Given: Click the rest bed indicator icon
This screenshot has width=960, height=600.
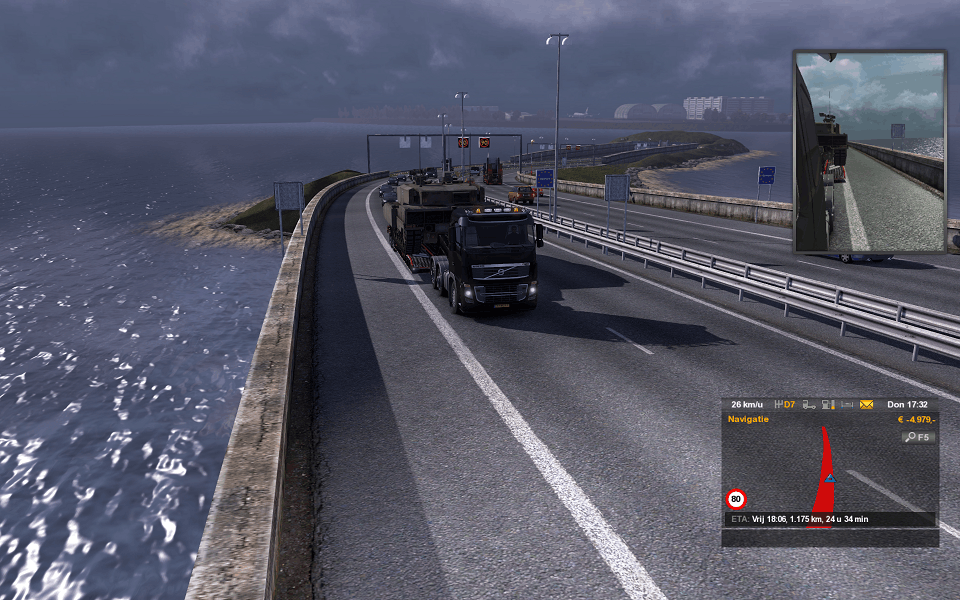Looking at the screenshot, I should tap(847, 405).
